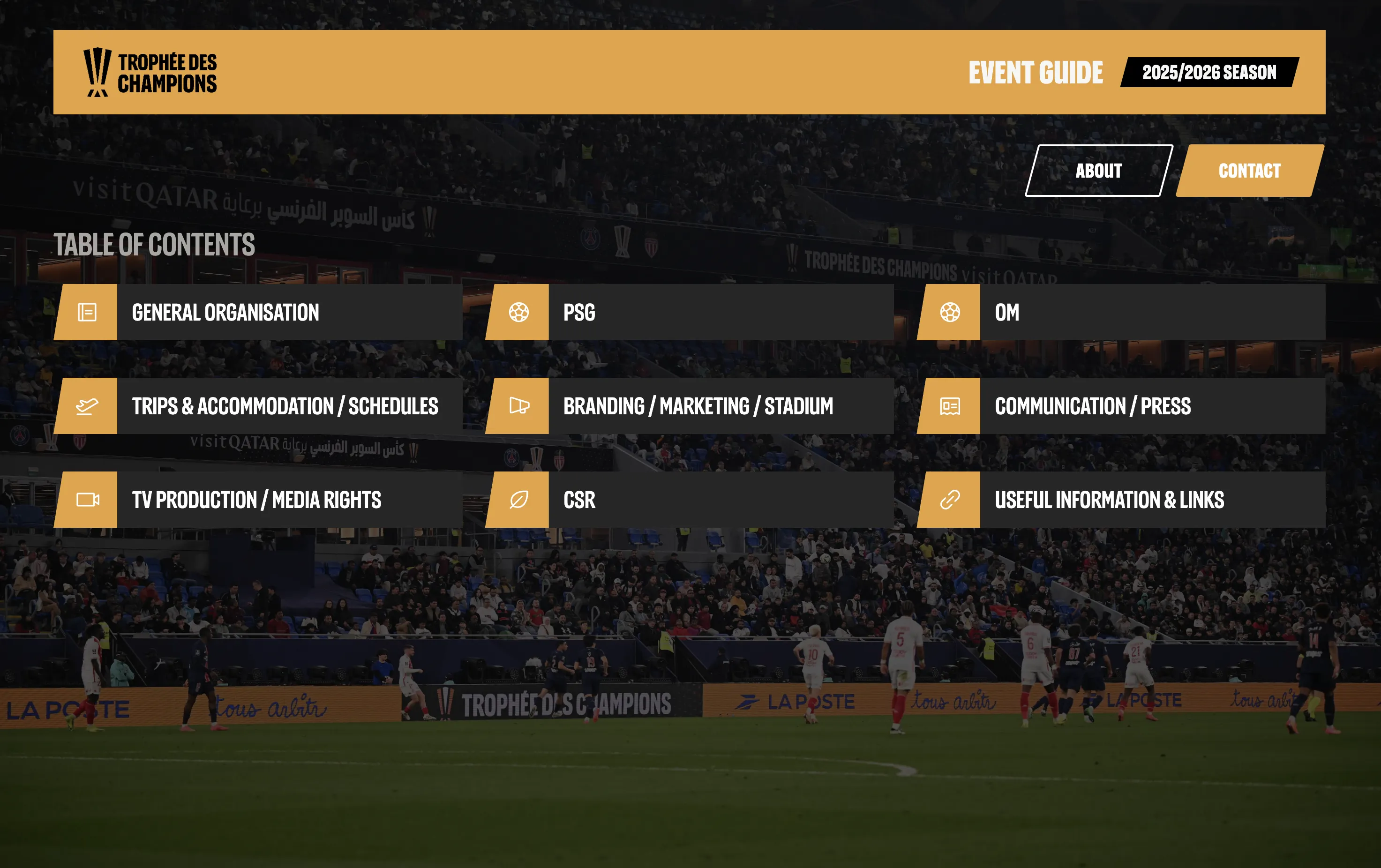Select the PSG section
Screen dimensions: 1381x868
click(690, 313)
